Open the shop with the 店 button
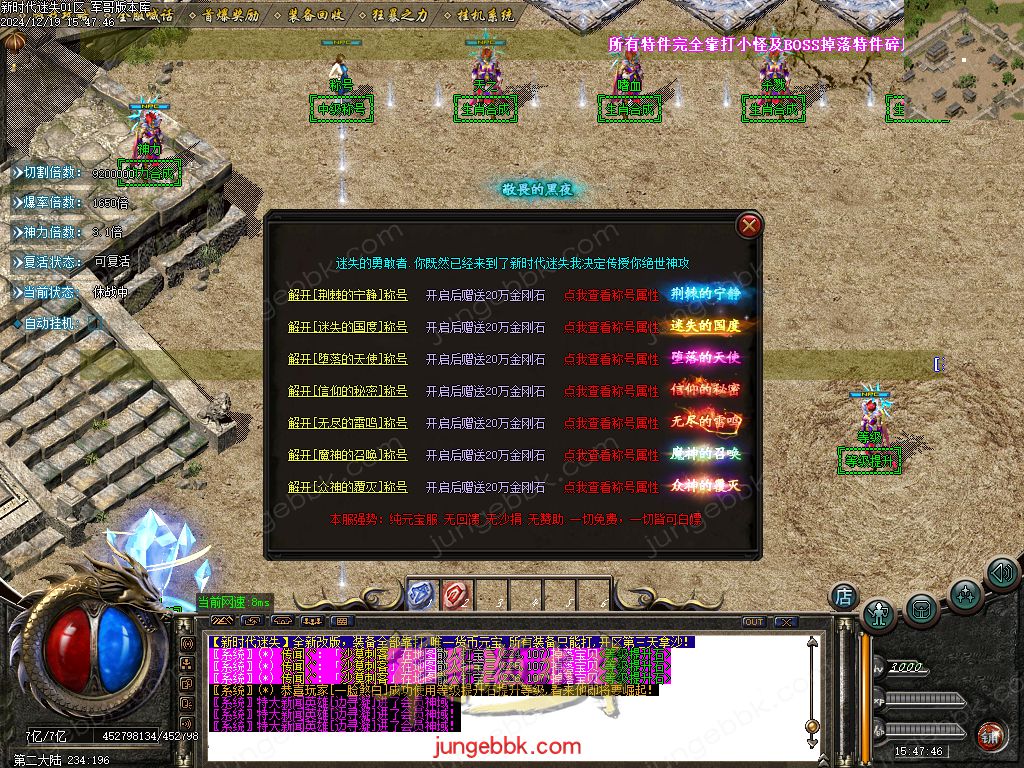The width and height of the screenshot is (1024, 768). pyautogui.click(x=844, y=596)
